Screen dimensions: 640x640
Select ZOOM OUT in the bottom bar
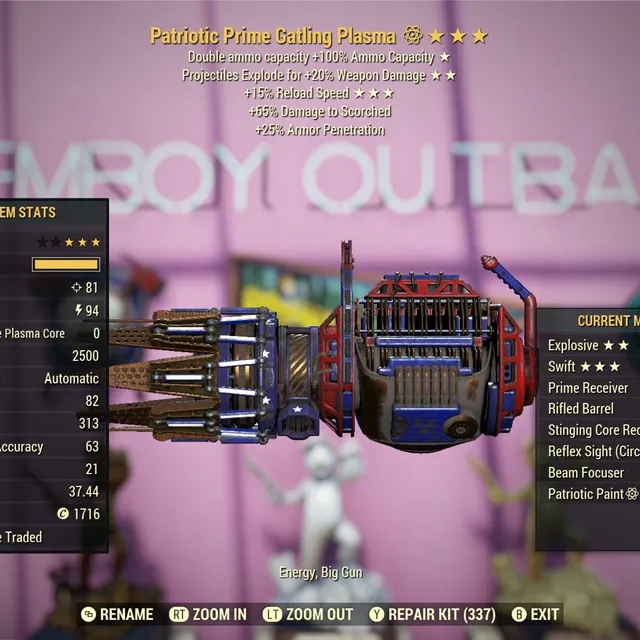(307, 614)
